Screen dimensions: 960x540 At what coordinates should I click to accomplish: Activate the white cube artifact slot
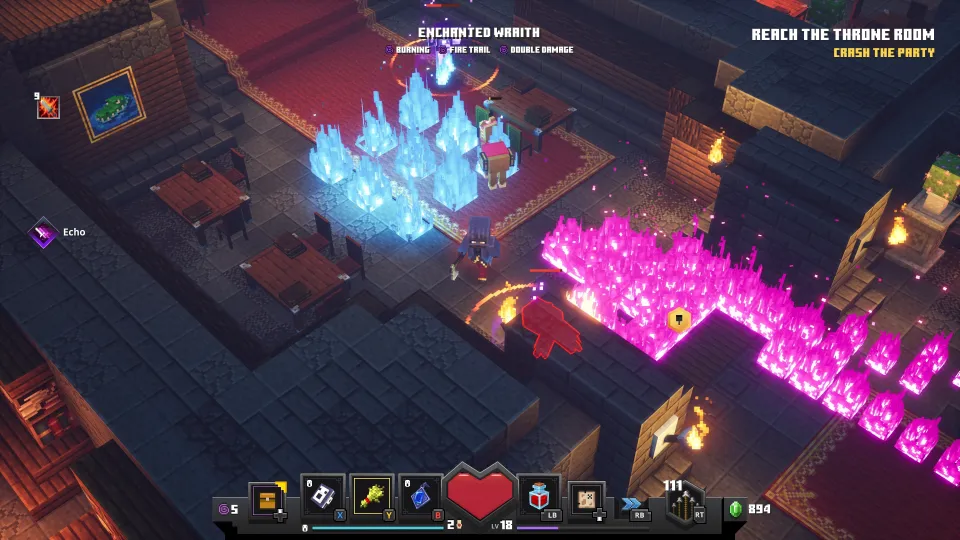pos(322,496)
